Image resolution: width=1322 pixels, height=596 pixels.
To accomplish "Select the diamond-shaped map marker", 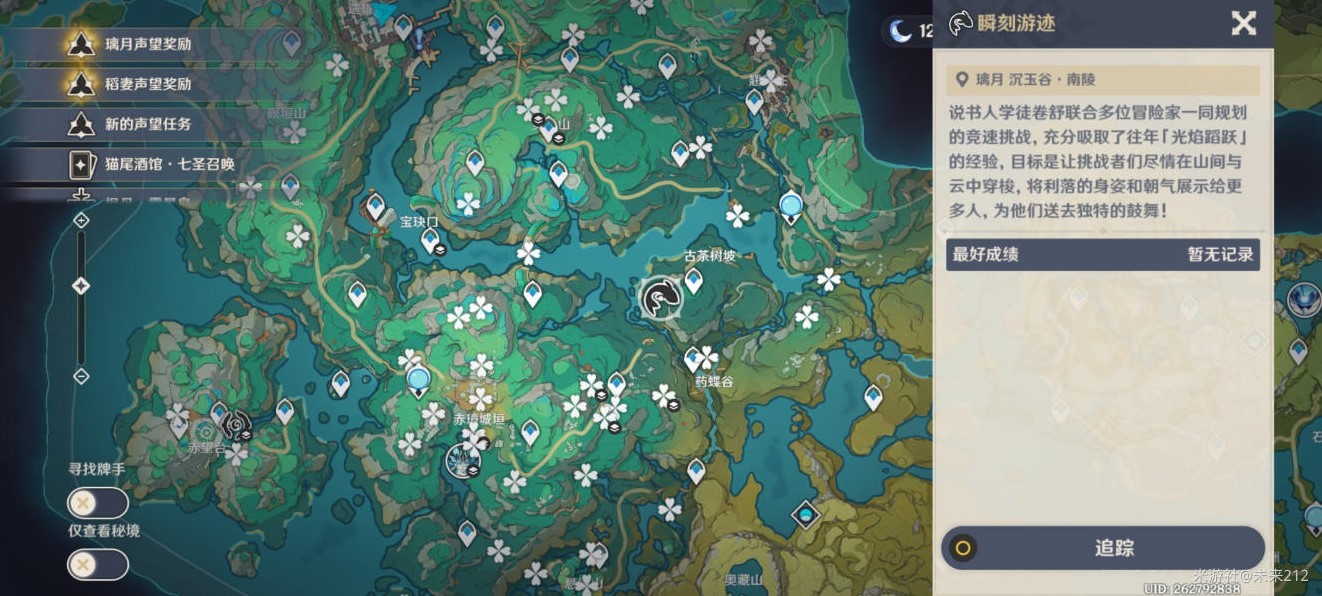I will pyautogui.click(x=805, y=515).
